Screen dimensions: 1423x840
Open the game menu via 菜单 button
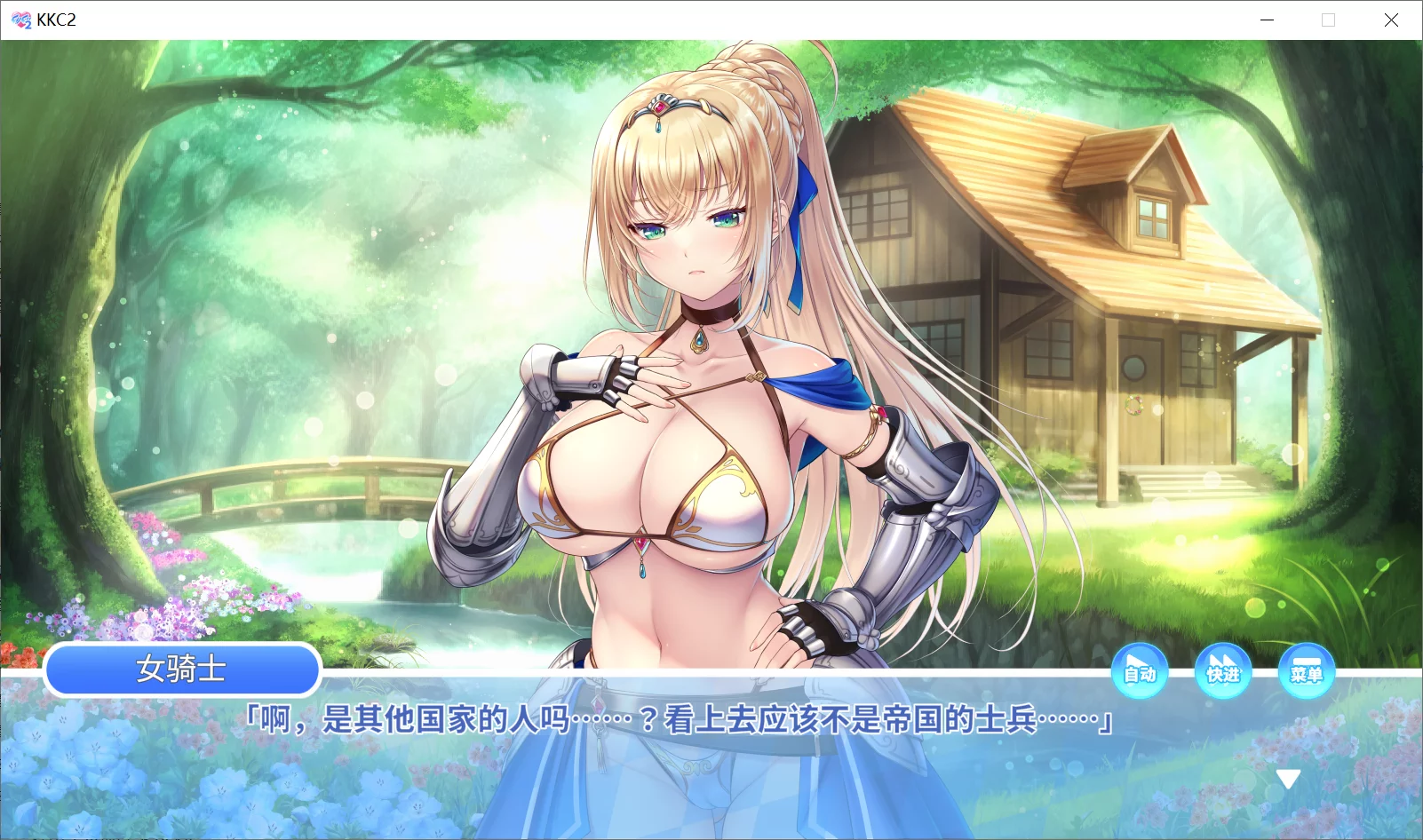(x=1307, y=672)
